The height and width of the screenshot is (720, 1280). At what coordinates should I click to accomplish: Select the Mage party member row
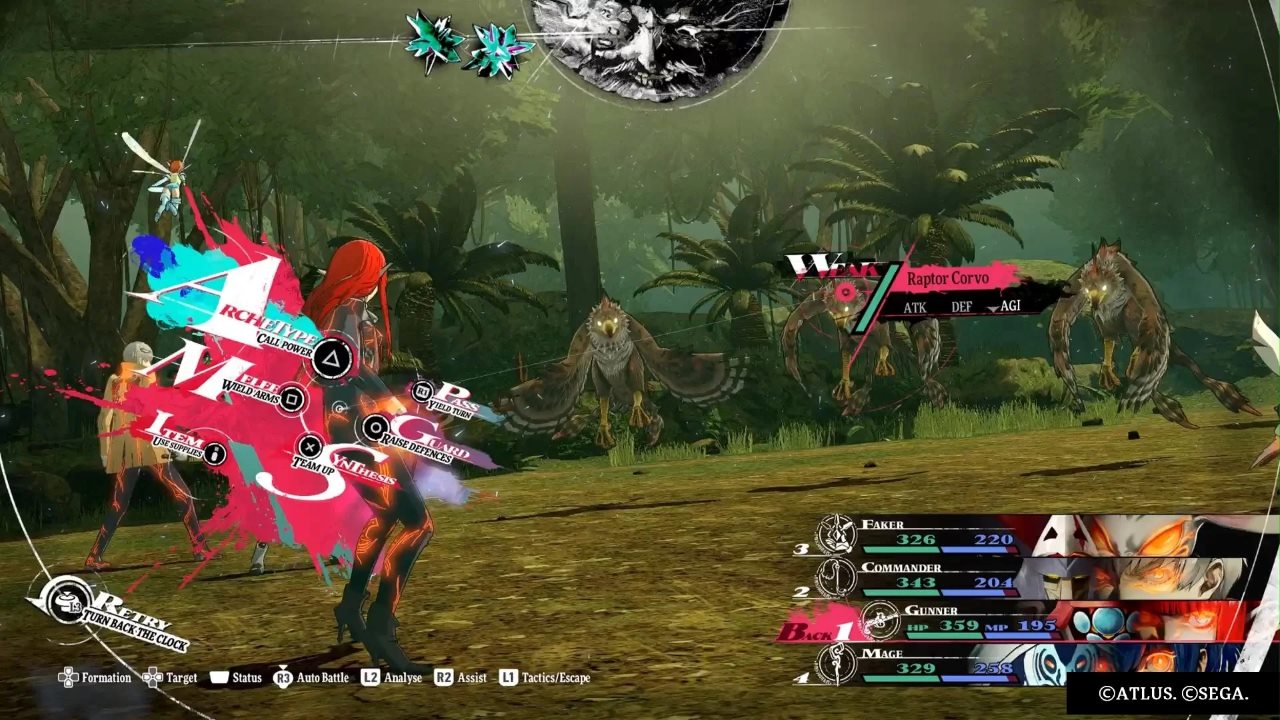click(x=940, y=663)
